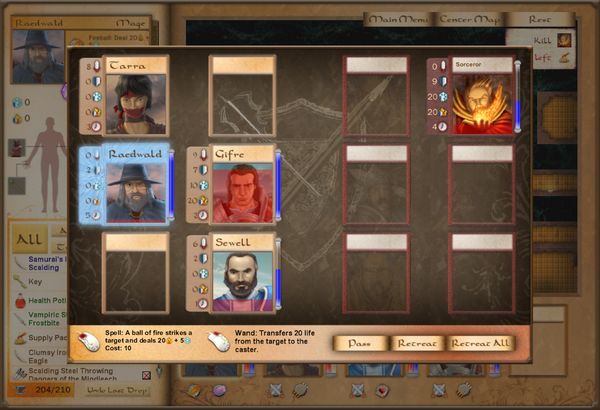Choose Gifre's character card
Screen dimensions: 600x410
tap(241, 185)
